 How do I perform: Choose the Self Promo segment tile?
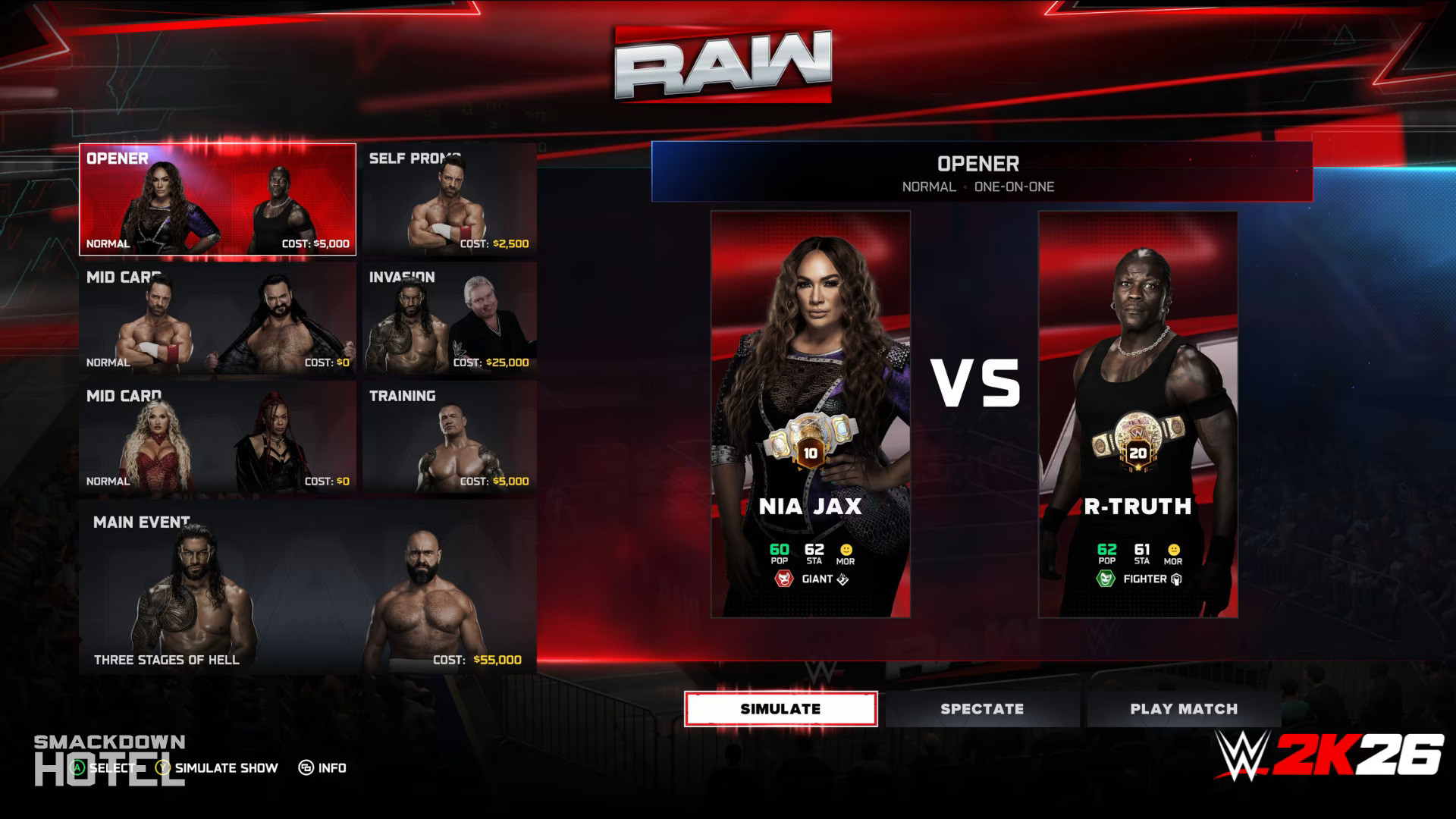click(x=450, y=199)
